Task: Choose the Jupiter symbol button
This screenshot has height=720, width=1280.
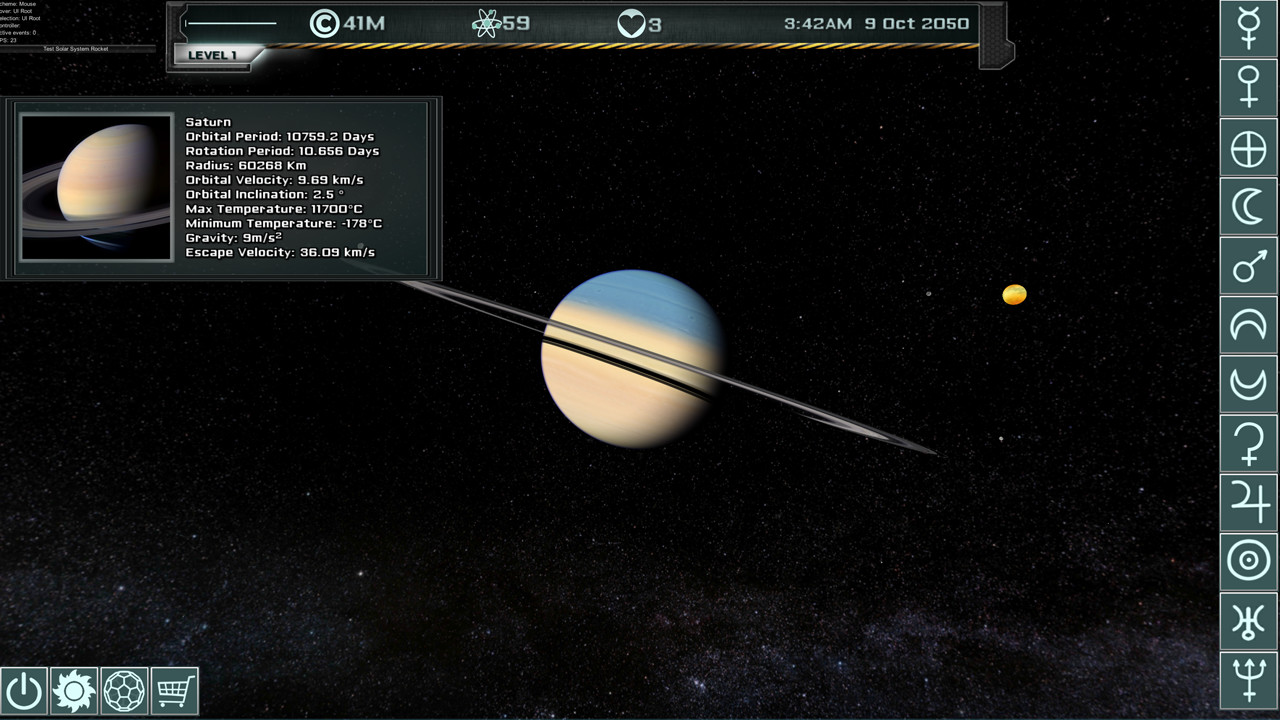Action: pos(1249,502)
